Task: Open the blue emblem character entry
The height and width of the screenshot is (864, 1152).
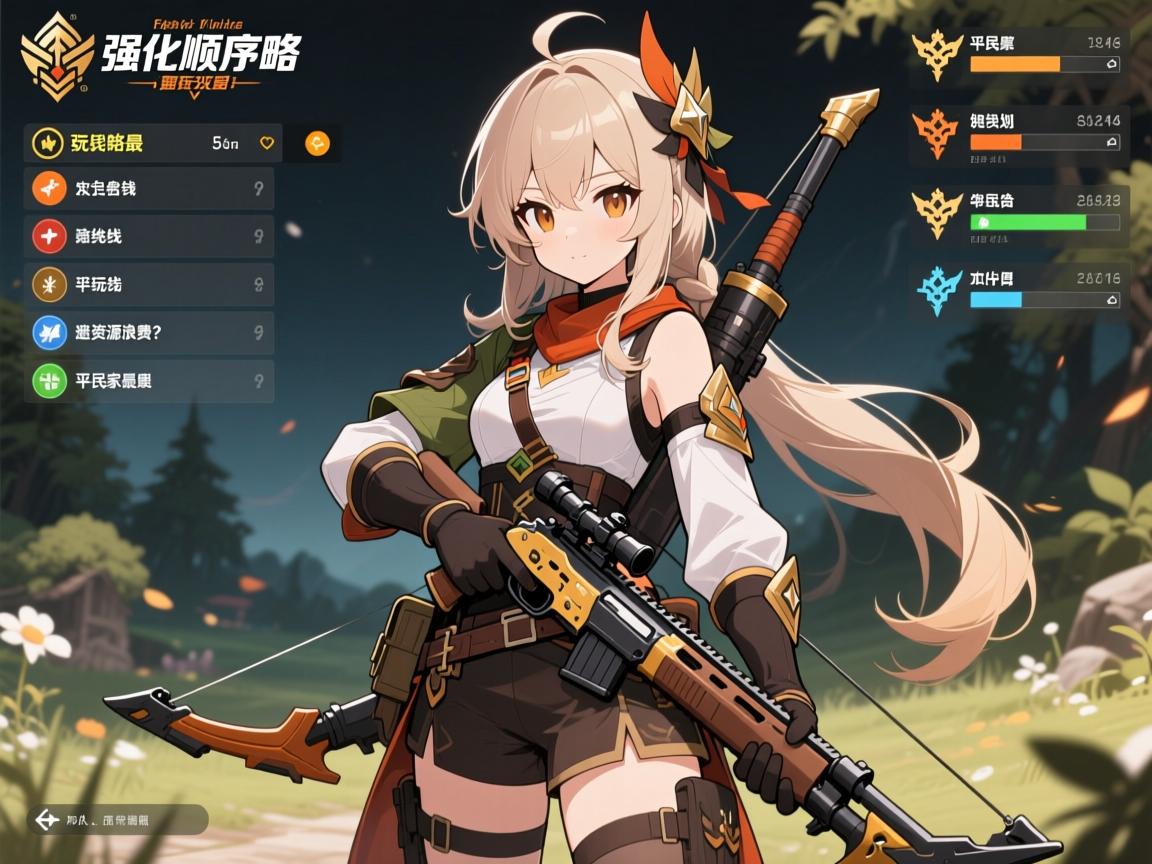Action: click(x=1020, y=290)
